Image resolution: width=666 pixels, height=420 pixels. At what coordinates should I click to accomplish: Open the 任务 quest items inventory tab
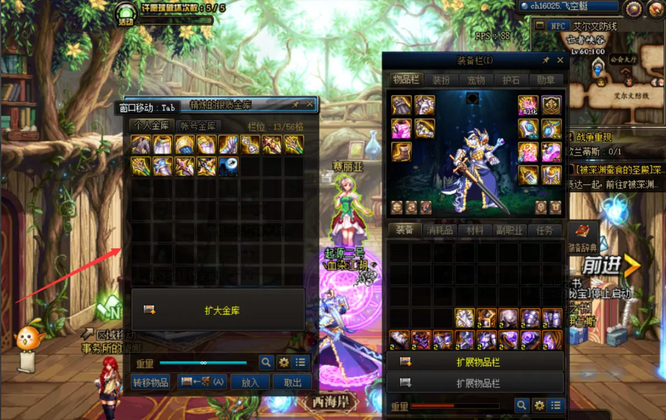coord(546,229)
